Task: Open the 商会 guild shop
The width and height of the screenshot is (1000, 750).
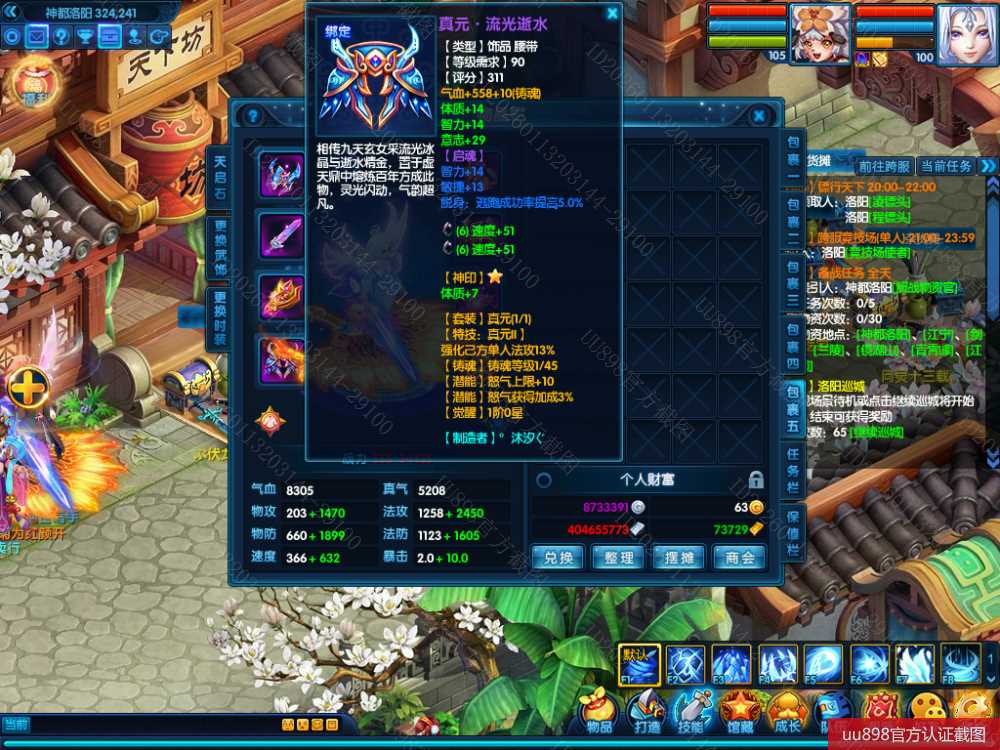Action: click(740, 557)
